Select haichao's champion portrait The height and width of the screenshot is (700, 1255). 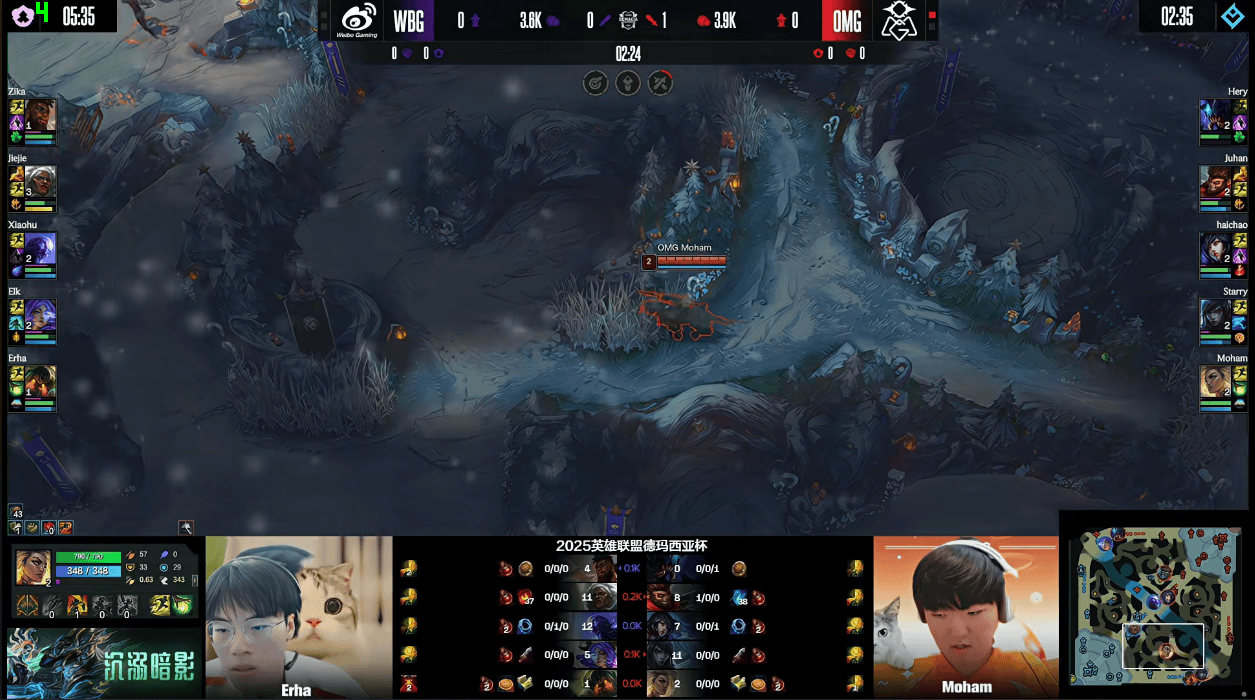(1215, 248)
